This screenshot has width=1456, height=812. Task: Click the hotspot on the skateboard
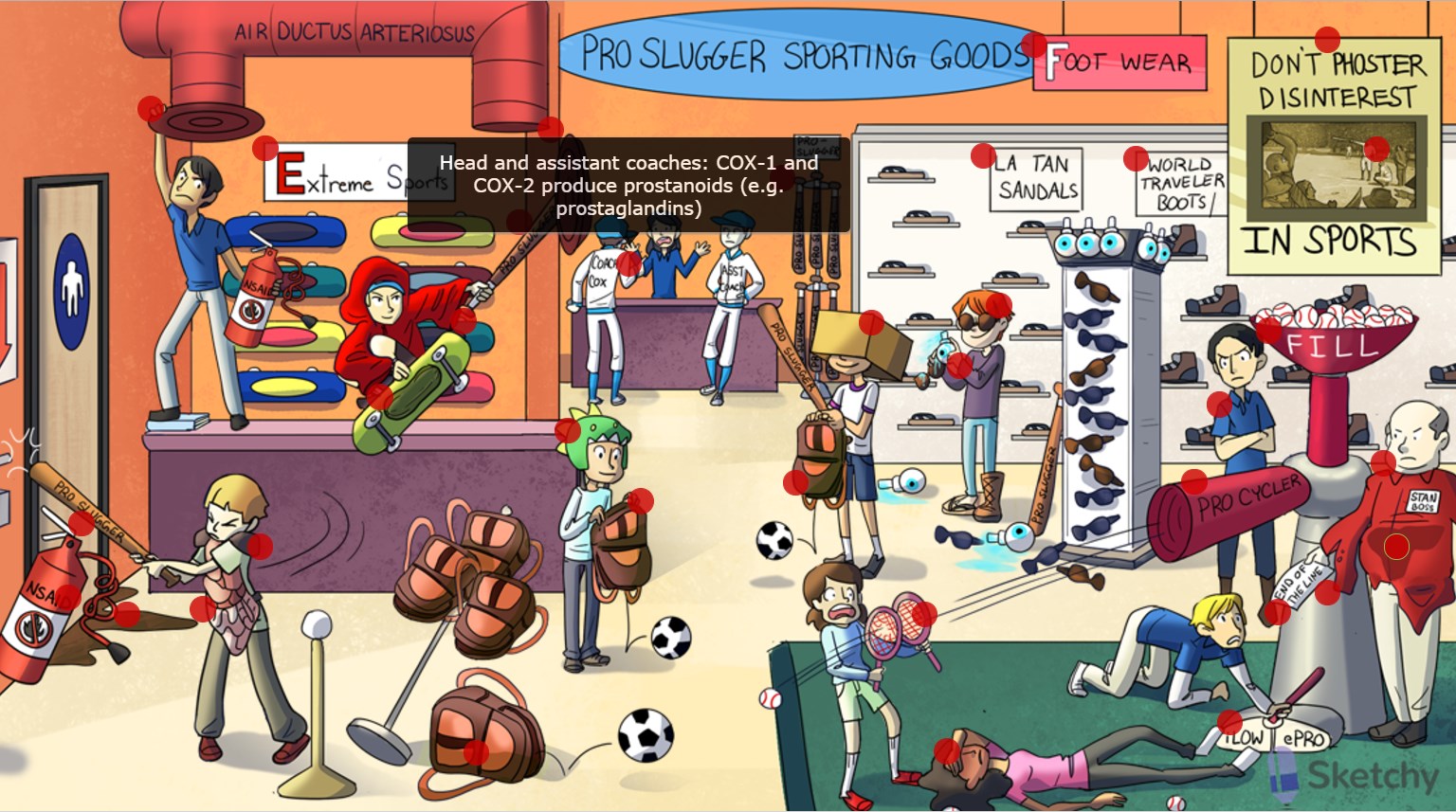click(x=379, y=396)
